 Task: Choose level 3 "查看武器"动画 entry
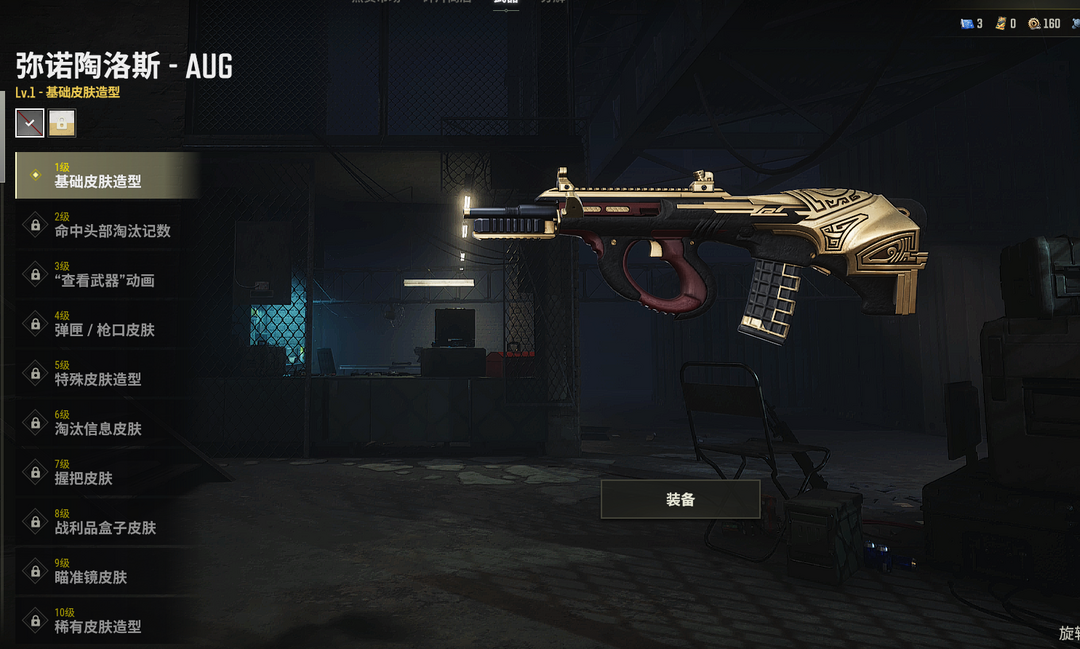(105, 275)
